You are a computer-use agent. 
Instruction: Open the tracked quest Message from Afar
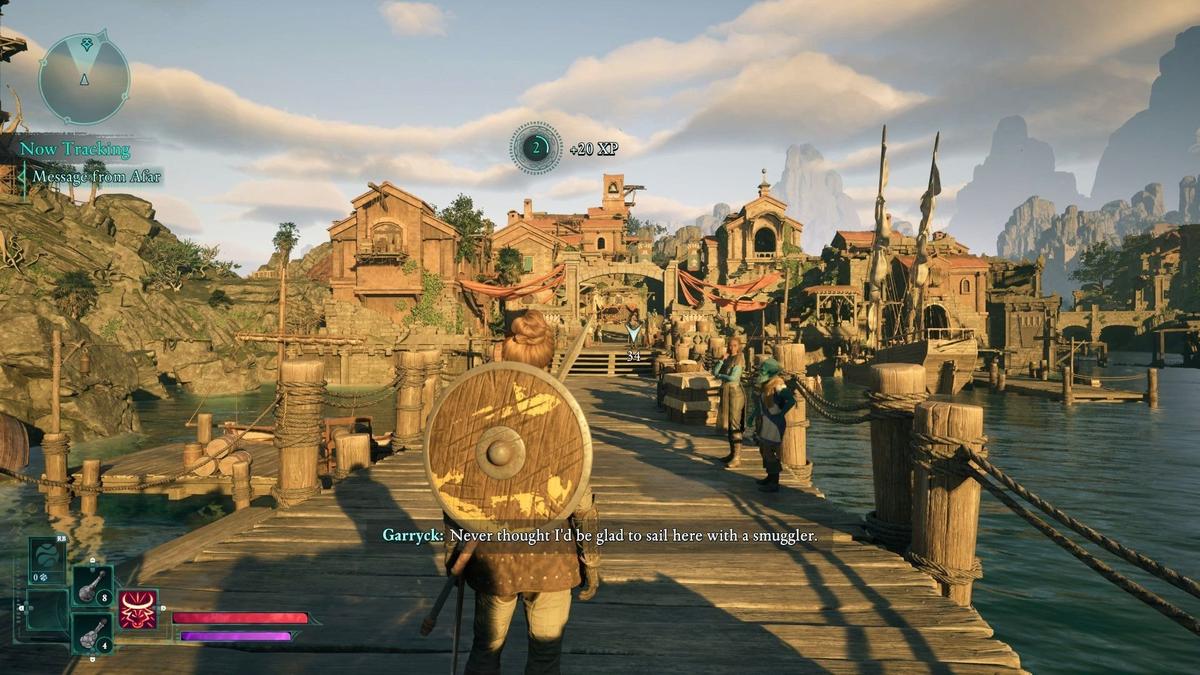96,177
